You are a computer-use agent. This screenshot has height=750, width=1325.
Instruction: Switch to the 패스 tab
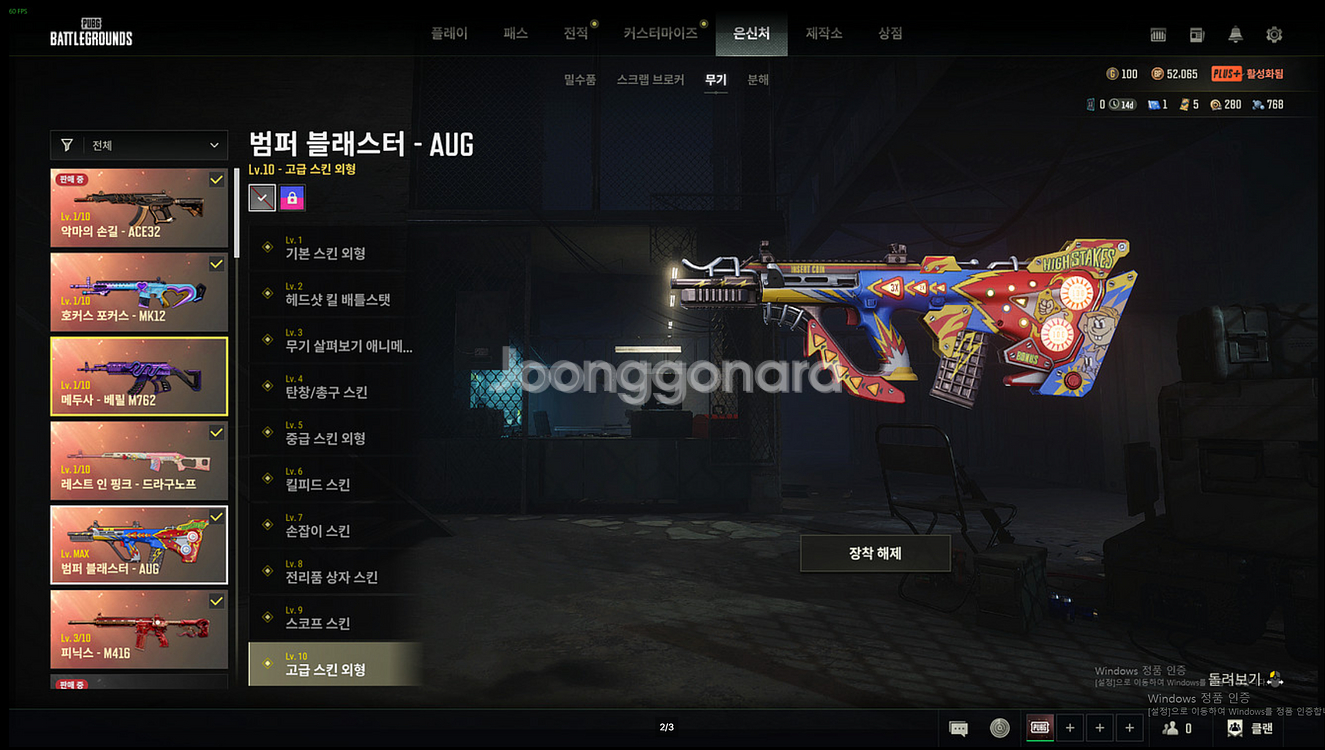click(x=515, y=34)
